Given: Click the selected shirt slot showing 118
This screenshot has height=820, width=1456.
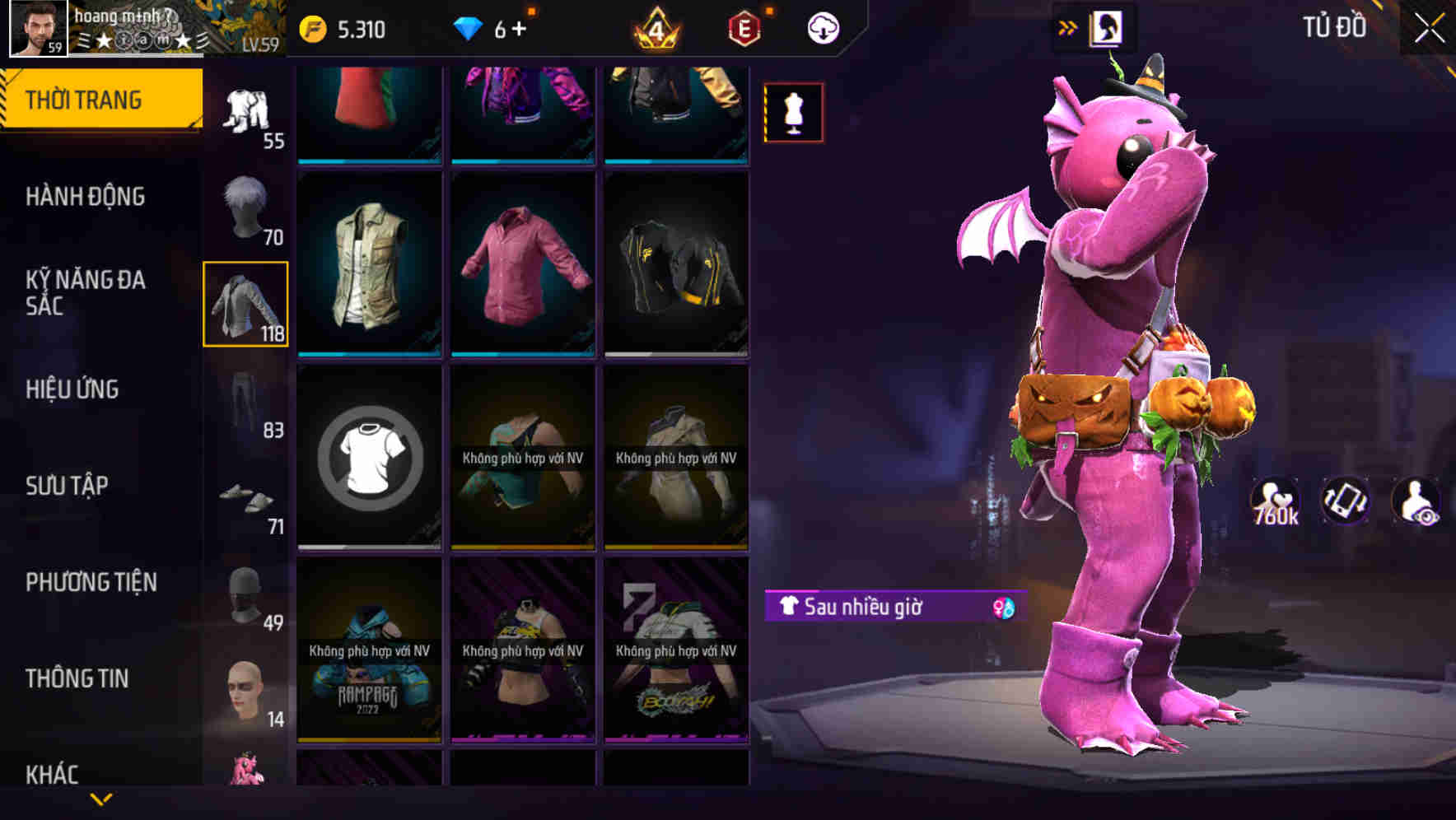Looking at the screenshot, I should (246, 305).
